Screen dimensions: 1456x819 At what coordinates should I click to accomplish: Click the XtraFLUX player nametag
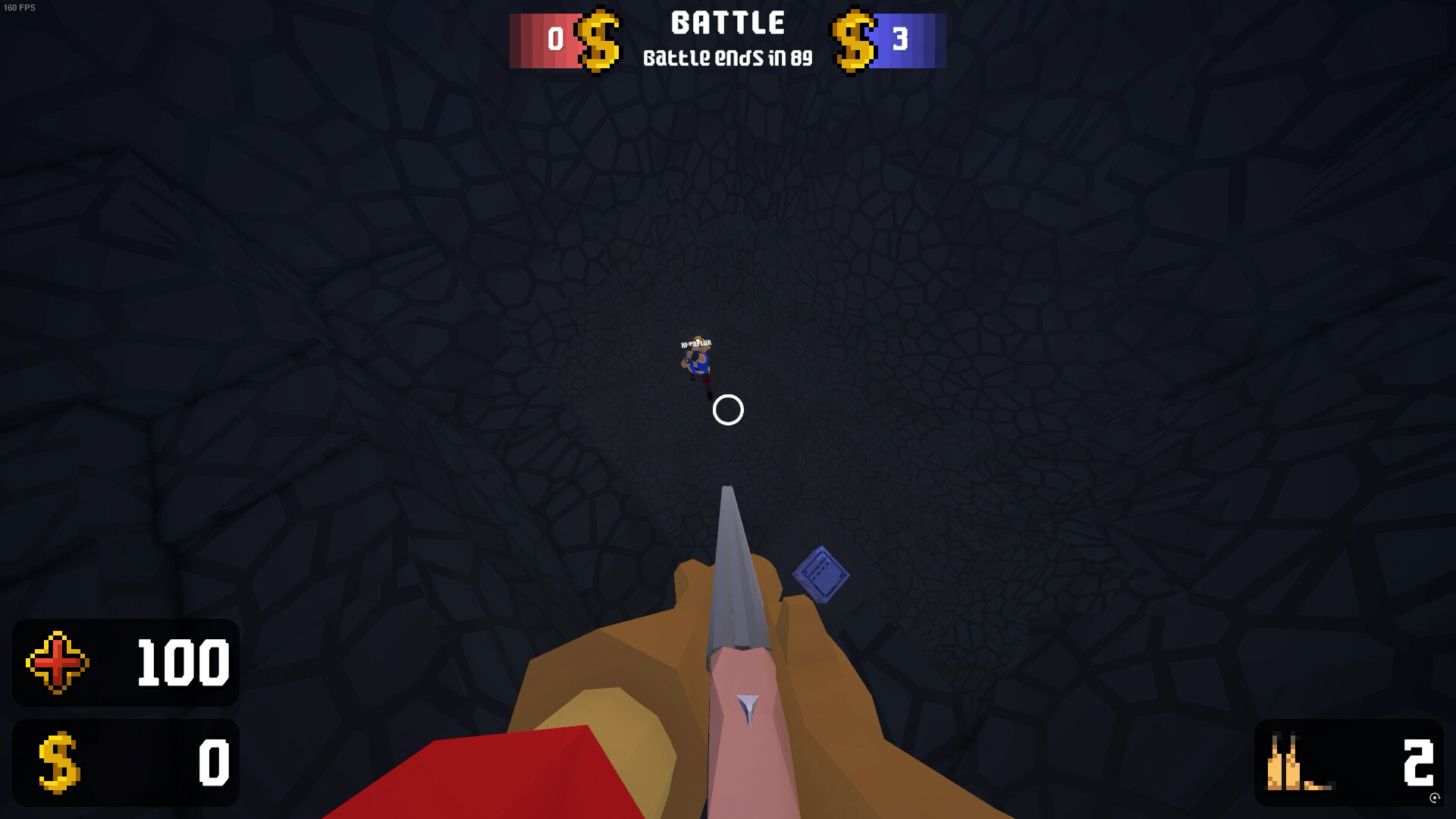click(x=698, y=345)
